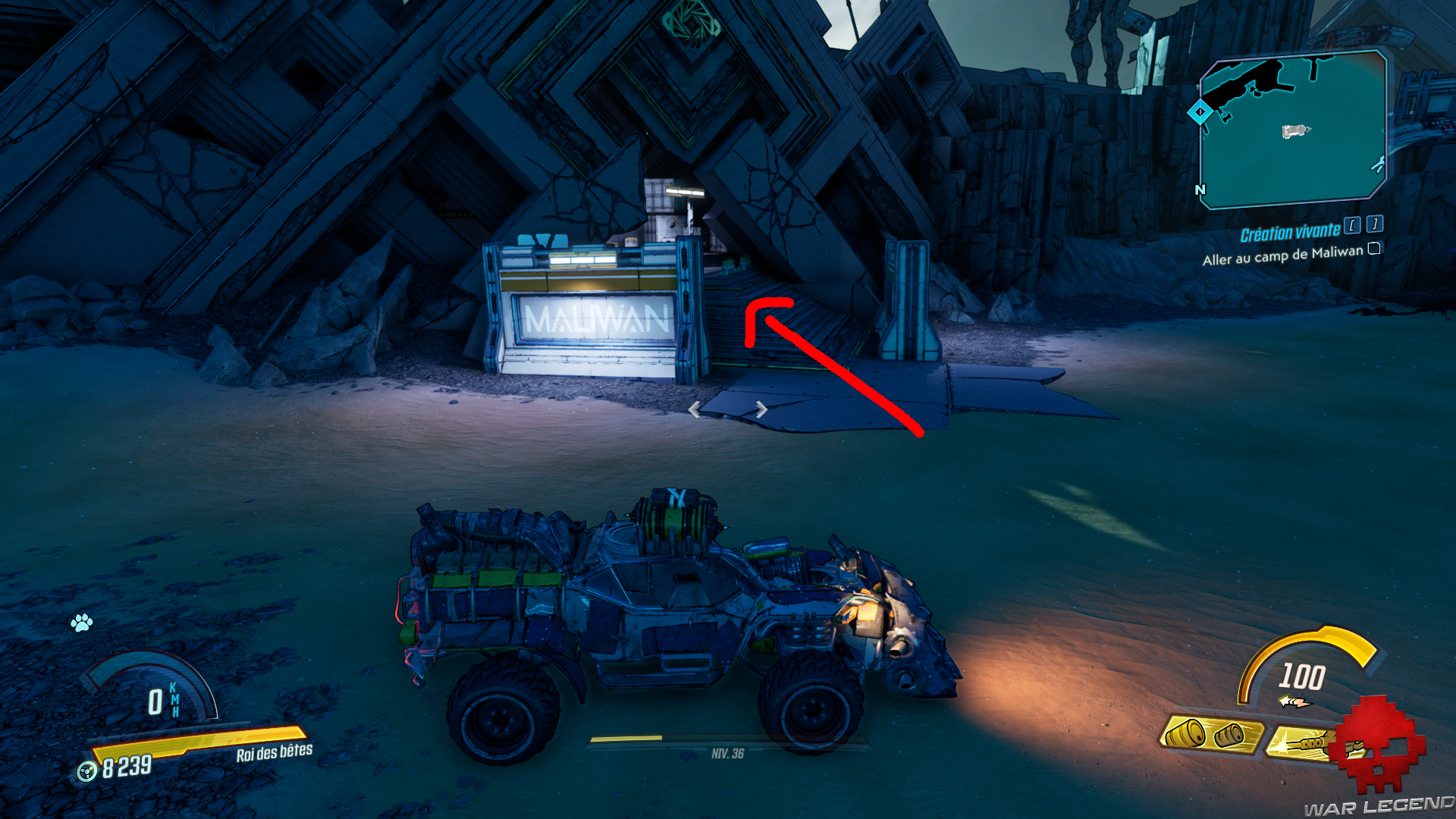Viewport: 1456px width, 819px height.
Task: Click the left chevron on the Maliwan vending machine
Action: (695, 410)
